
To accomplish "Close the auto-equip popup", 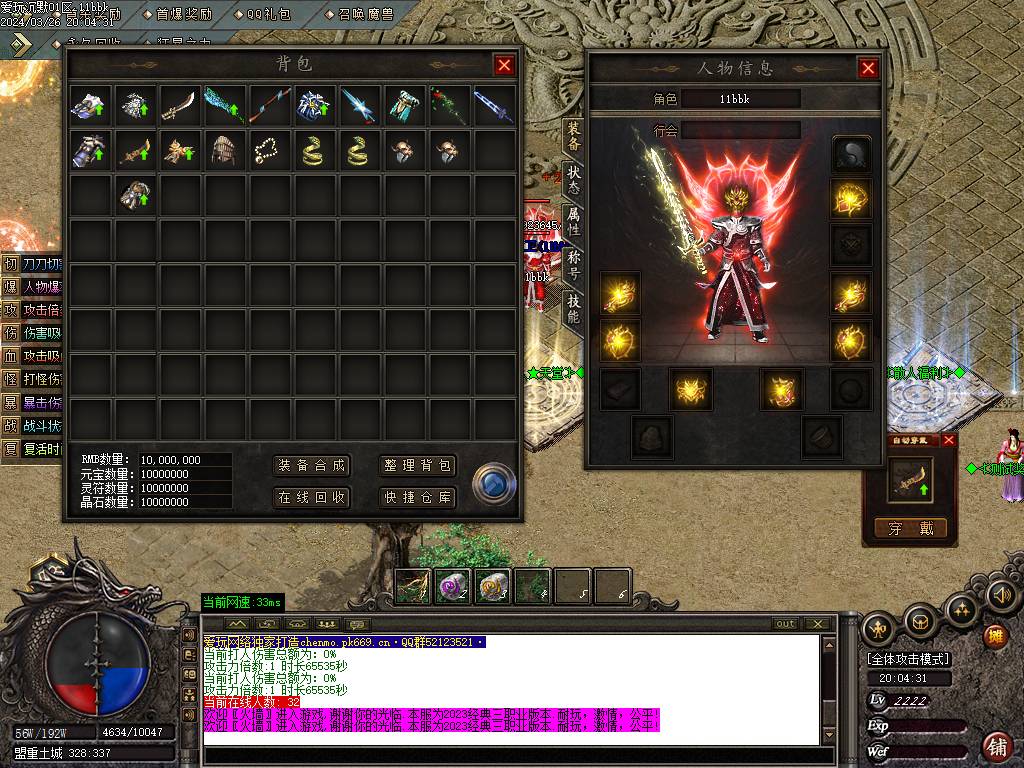I will tap(949, 440).
